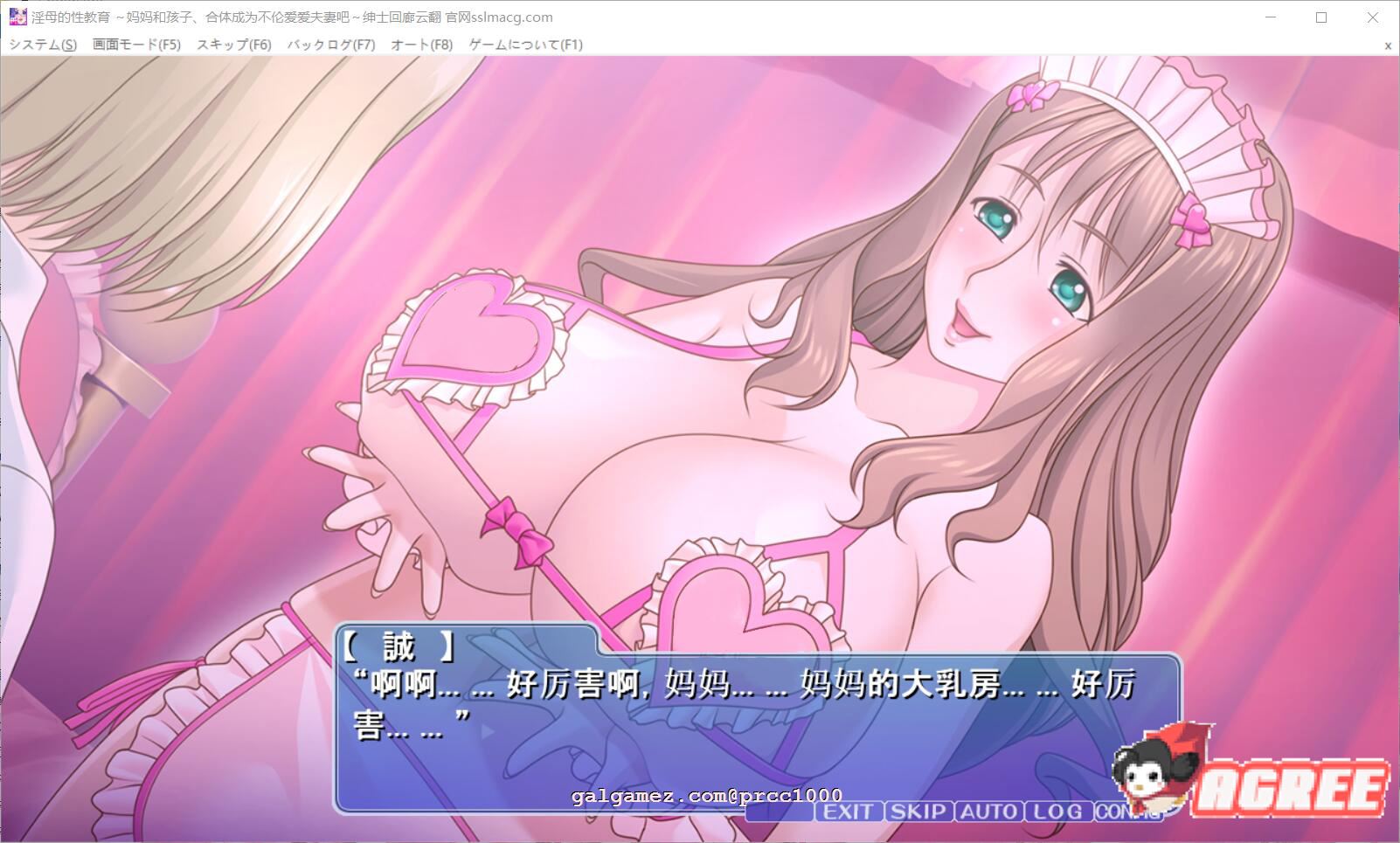Click the galgamez.com watermark text
The image size is (1400, 843).
[704, 795]
